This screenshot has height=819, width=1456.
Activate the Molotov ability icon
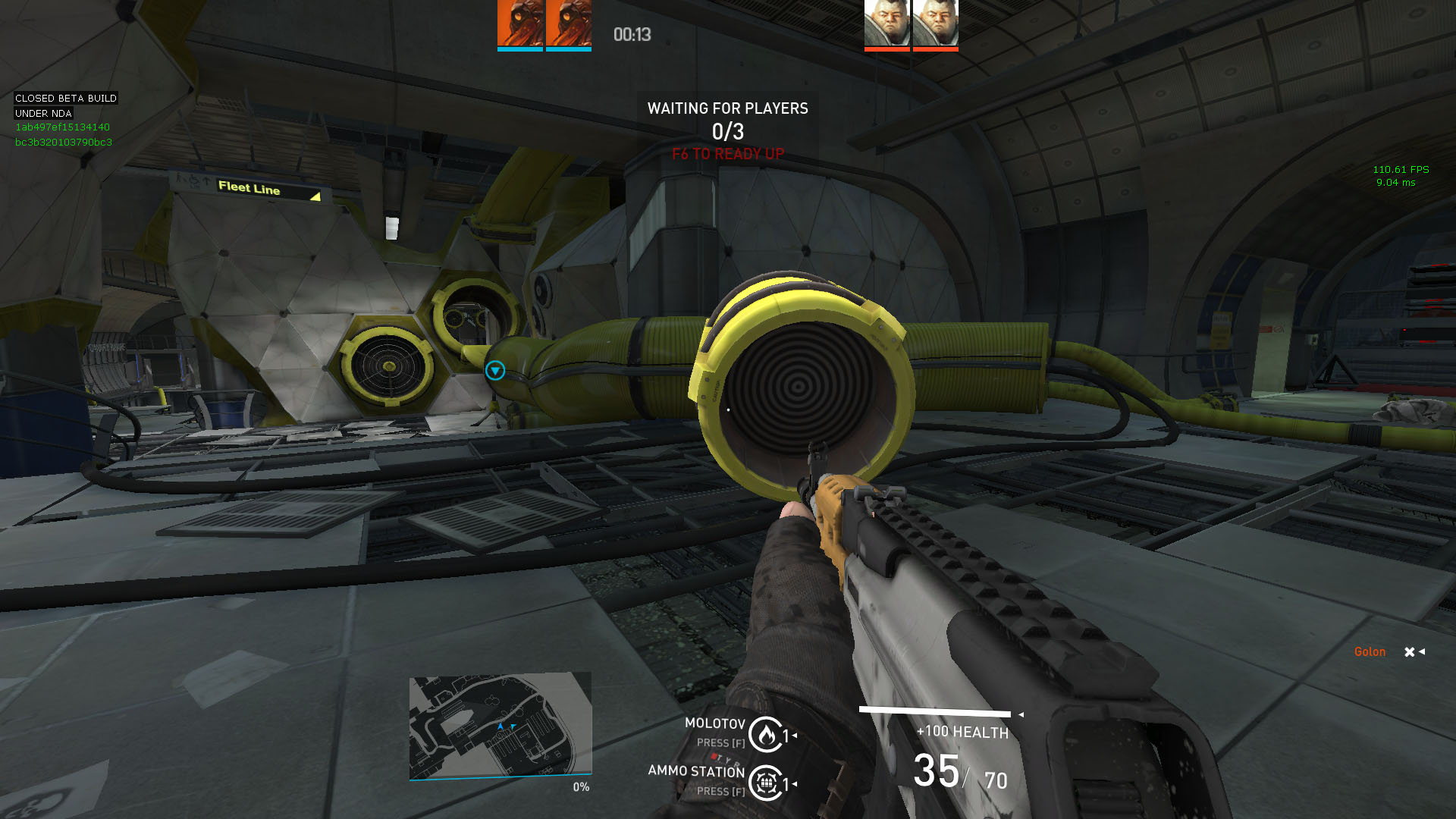tap(766, 735)
